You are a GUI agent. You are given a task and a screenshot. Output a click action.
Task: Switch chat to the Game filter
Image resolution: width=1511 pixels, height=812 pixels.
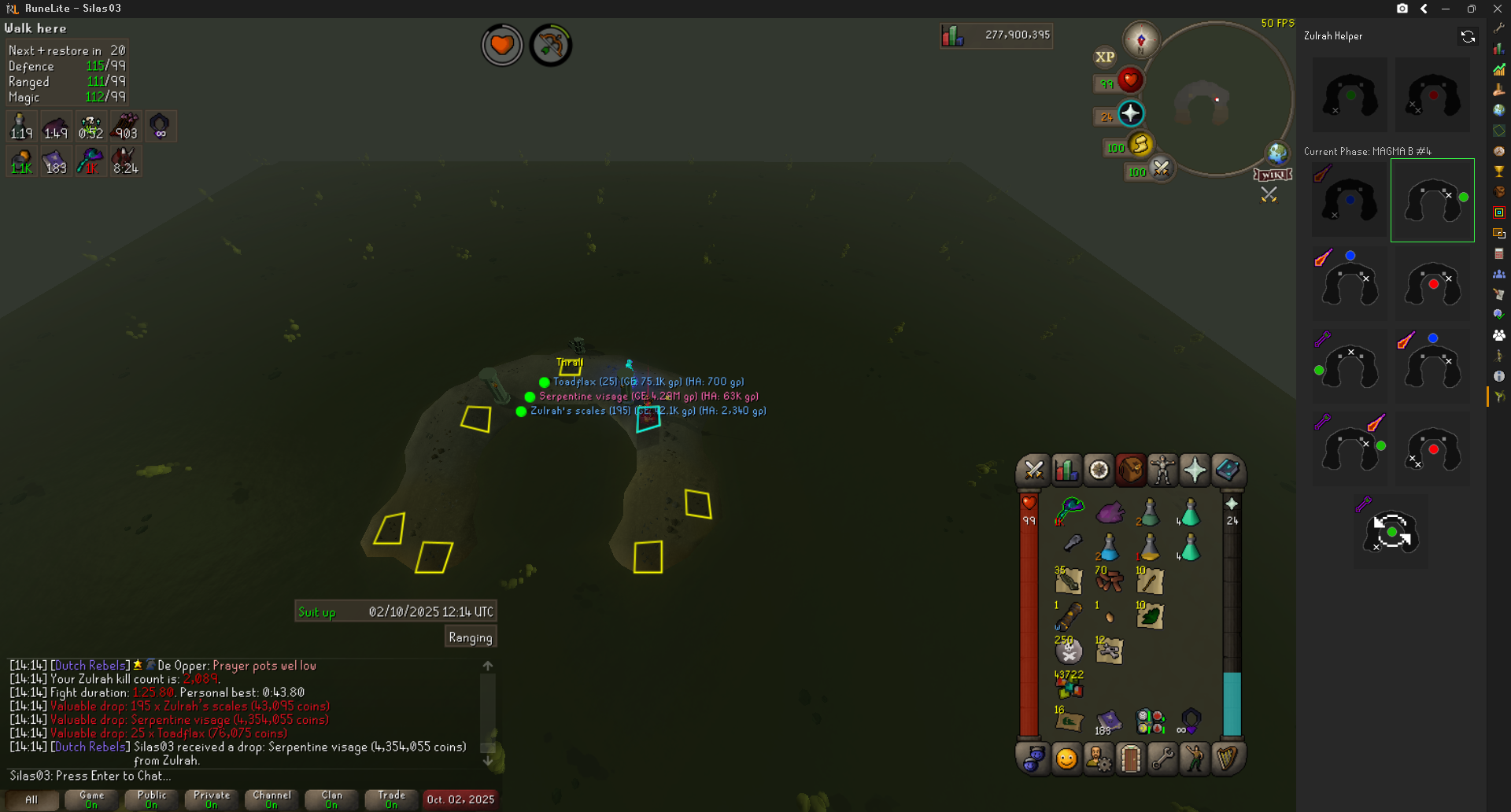(x=91, y=799)
